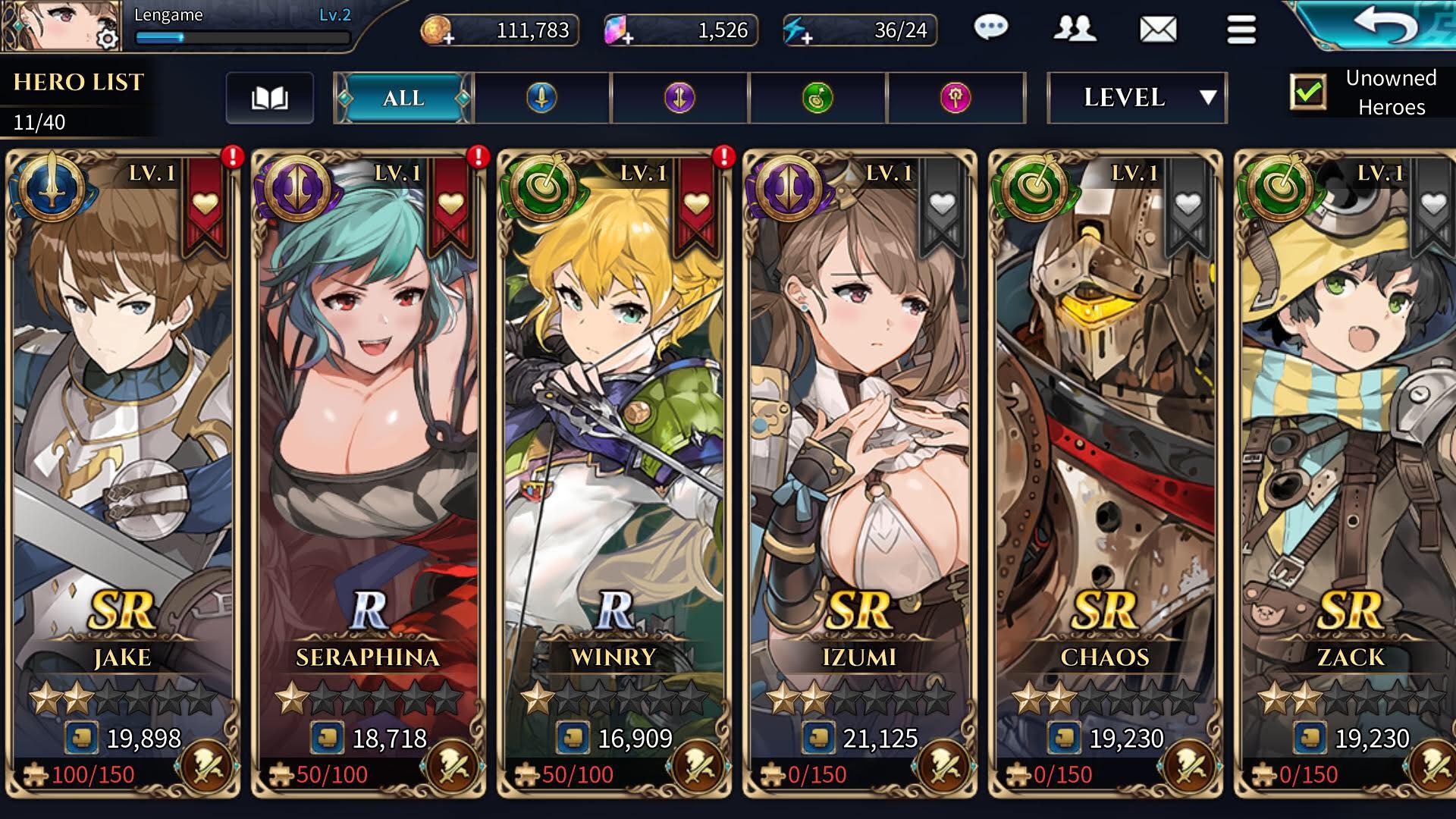Open the hero encyclopedia book icon
Image resolution: width=1456 pixels, height=819 pixels.
271,97
